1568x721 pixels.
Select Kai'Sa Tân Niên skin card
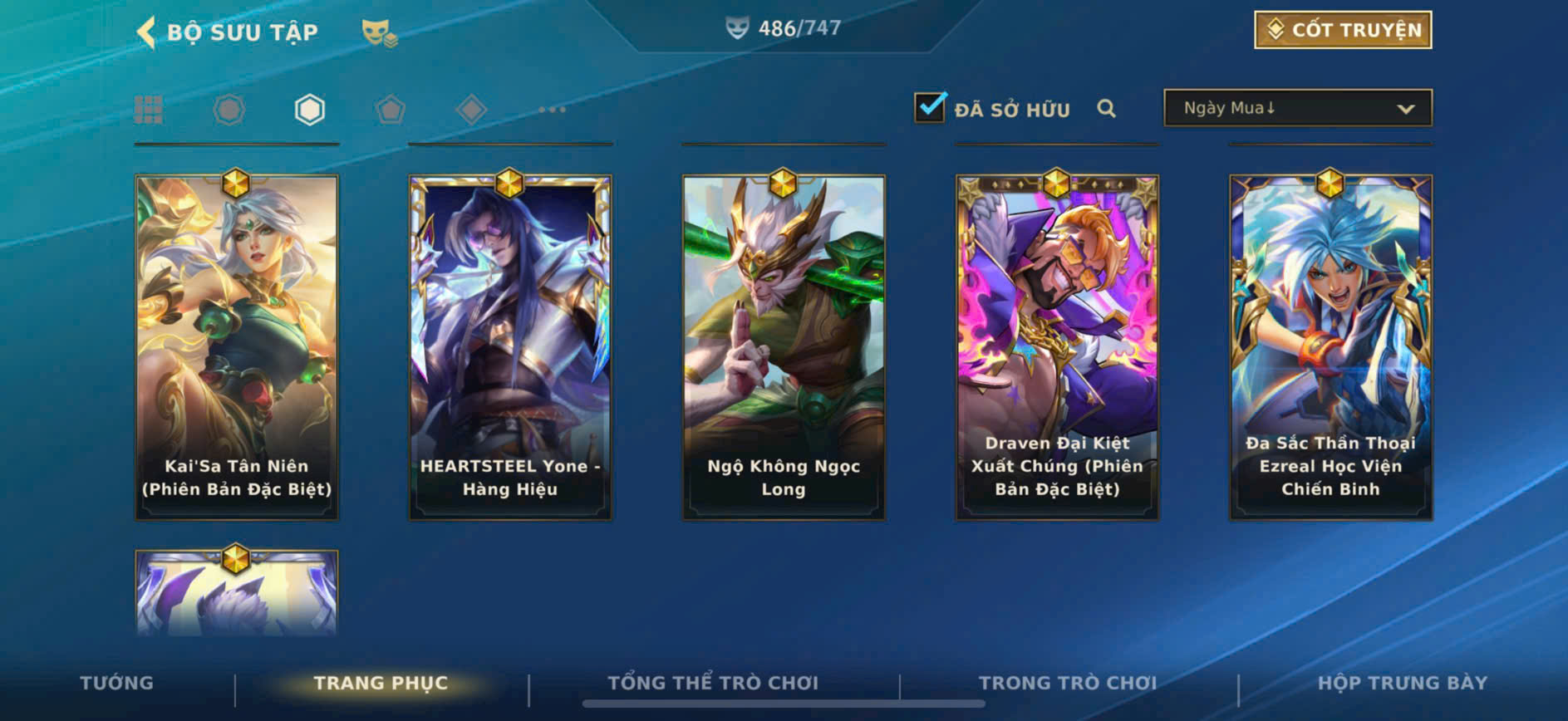click(237, 347)
